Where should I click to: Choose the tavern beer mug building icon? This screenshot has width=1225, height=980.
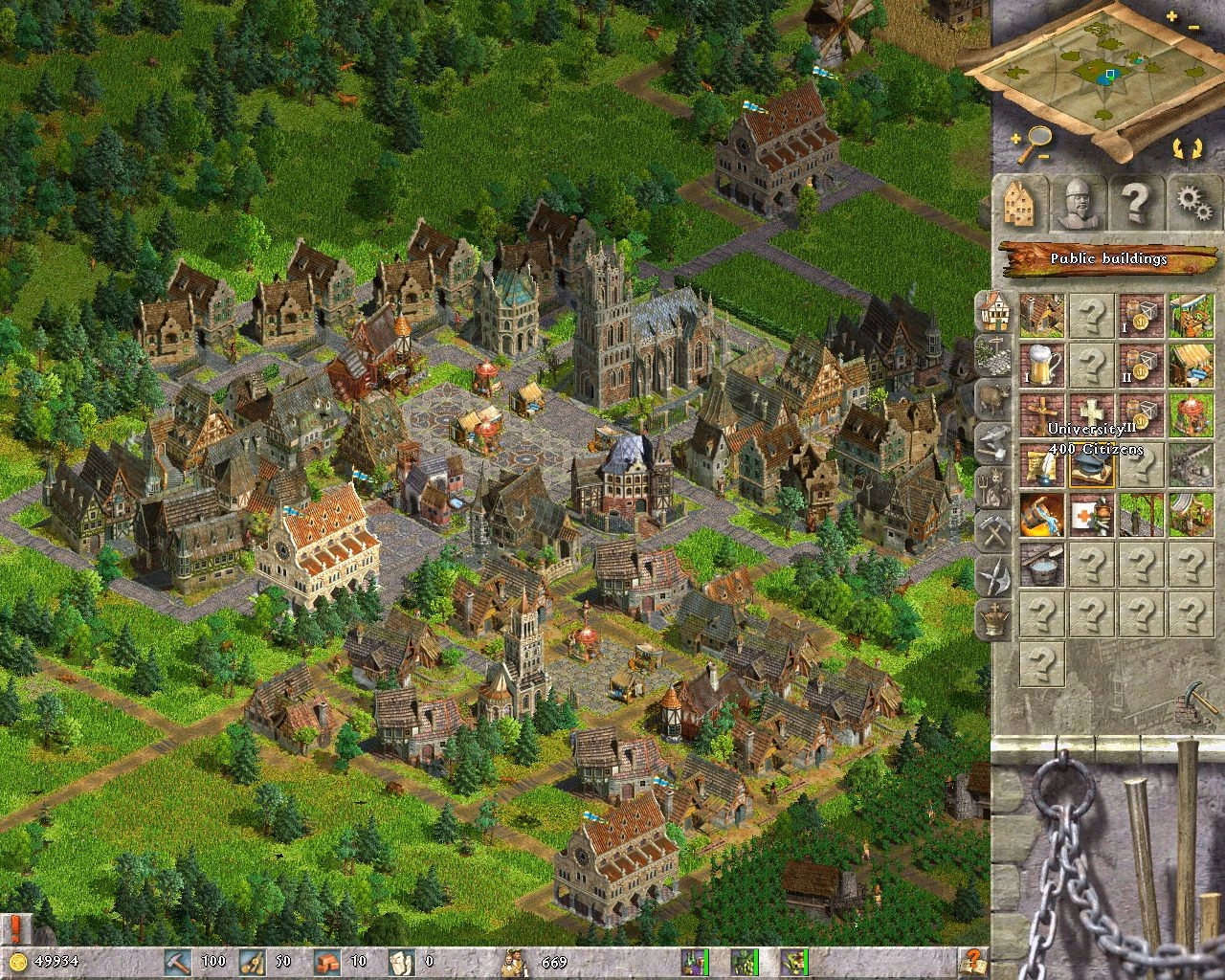1041,367
